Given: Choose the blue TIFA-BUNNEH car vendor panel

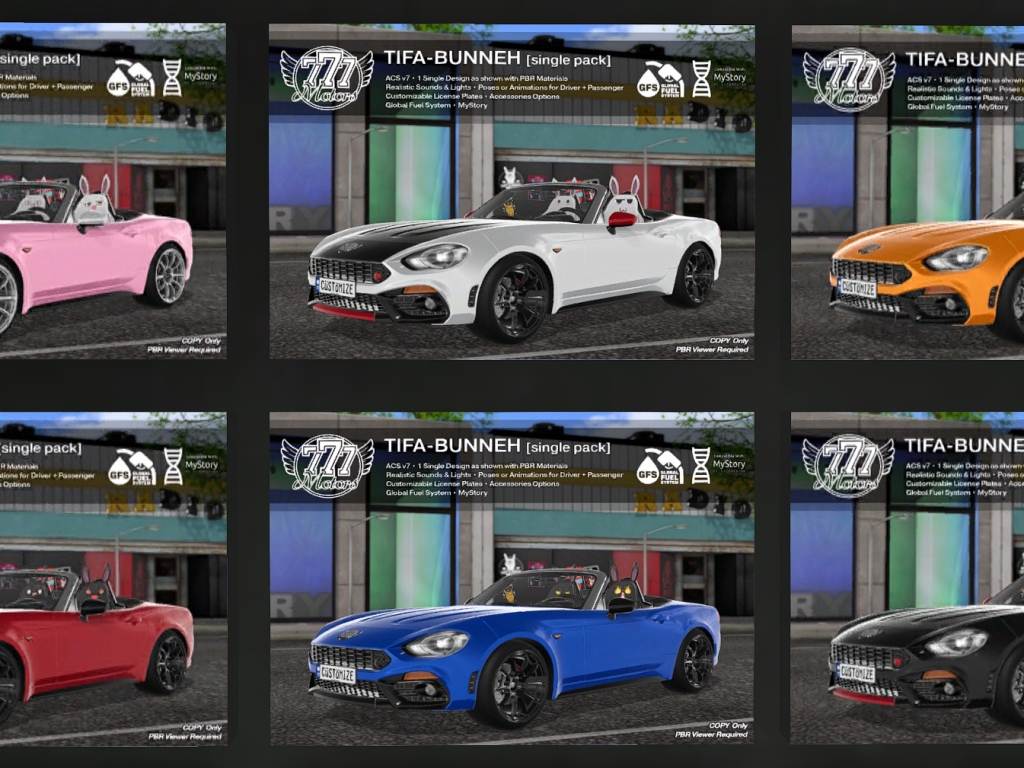Looking at the screenshot, I should pos(511,579).
